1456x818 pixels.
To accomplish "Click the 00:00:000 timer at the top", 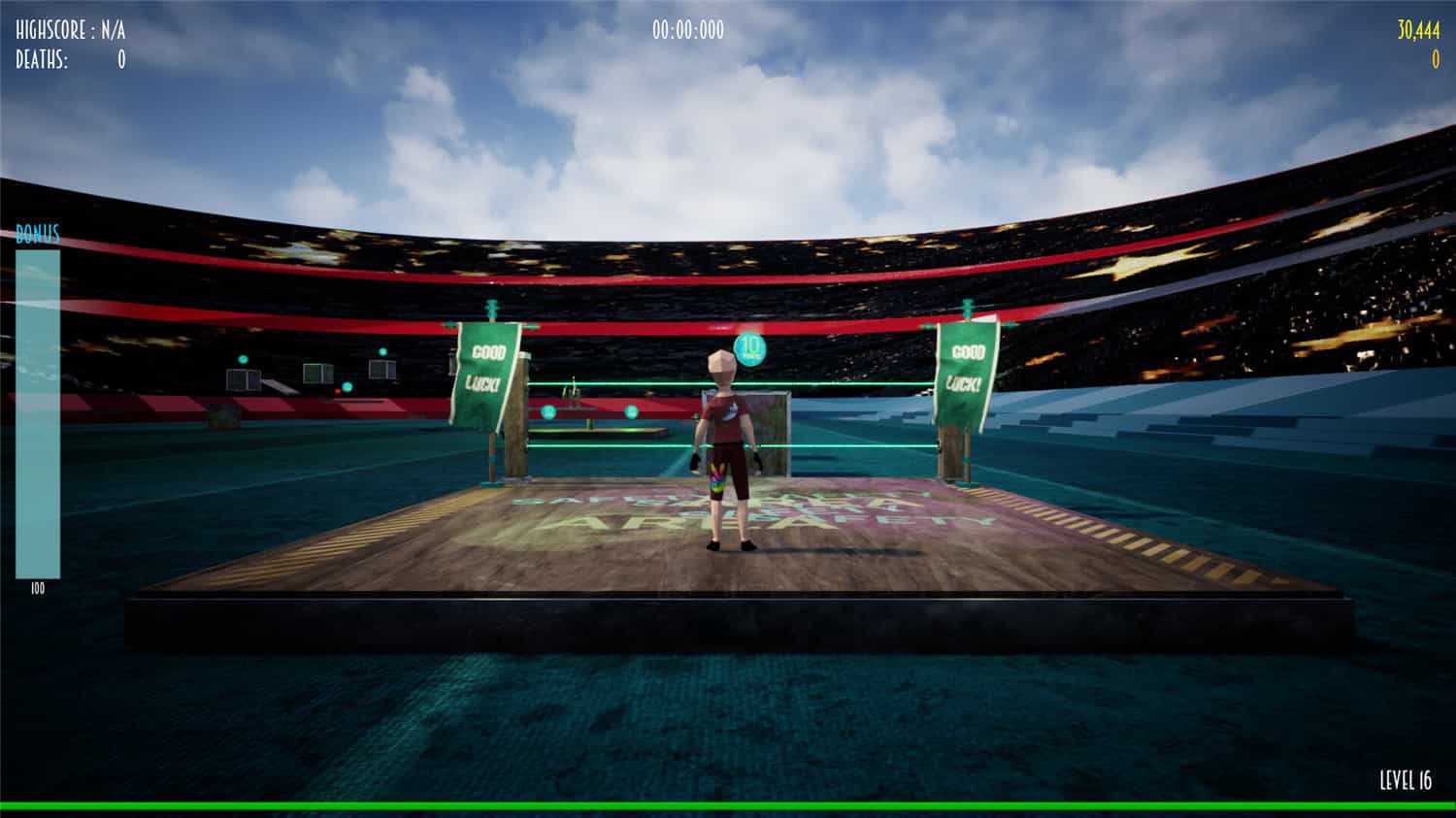I will (690, 27).
